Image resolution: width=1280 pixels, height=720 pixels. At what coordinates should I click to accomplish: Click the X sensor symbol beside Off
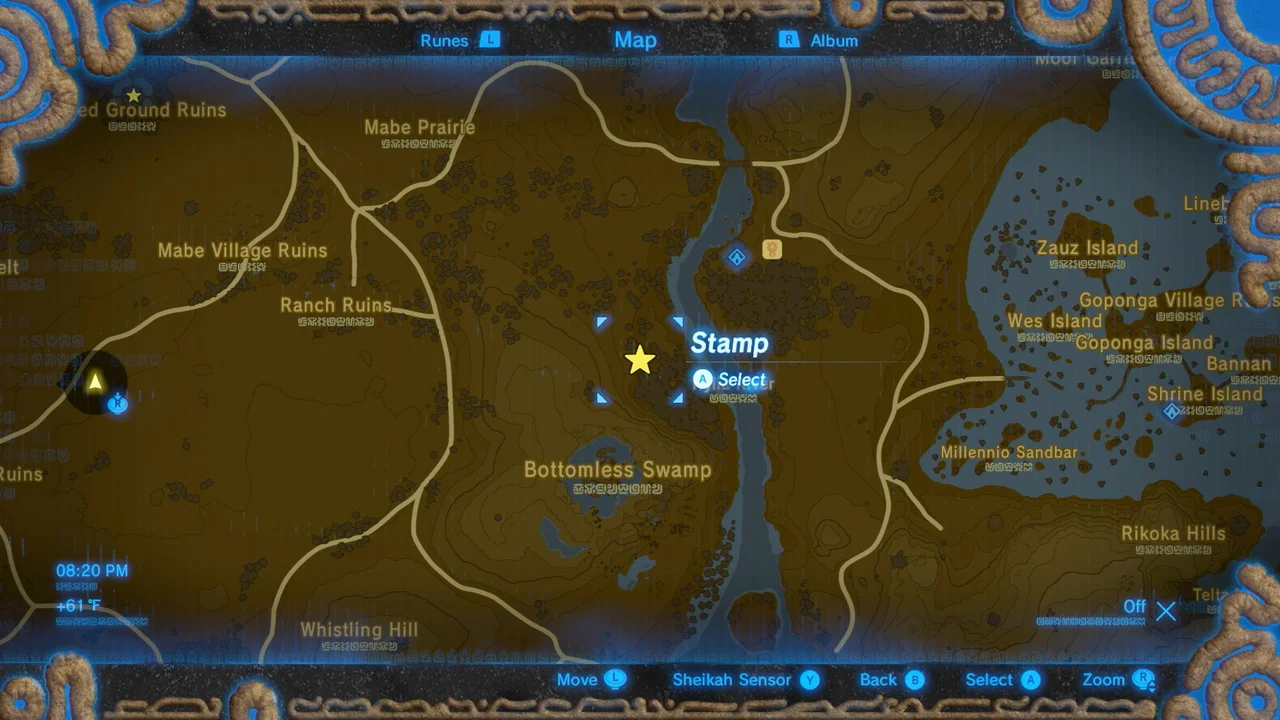click(x=1166, y=611)
